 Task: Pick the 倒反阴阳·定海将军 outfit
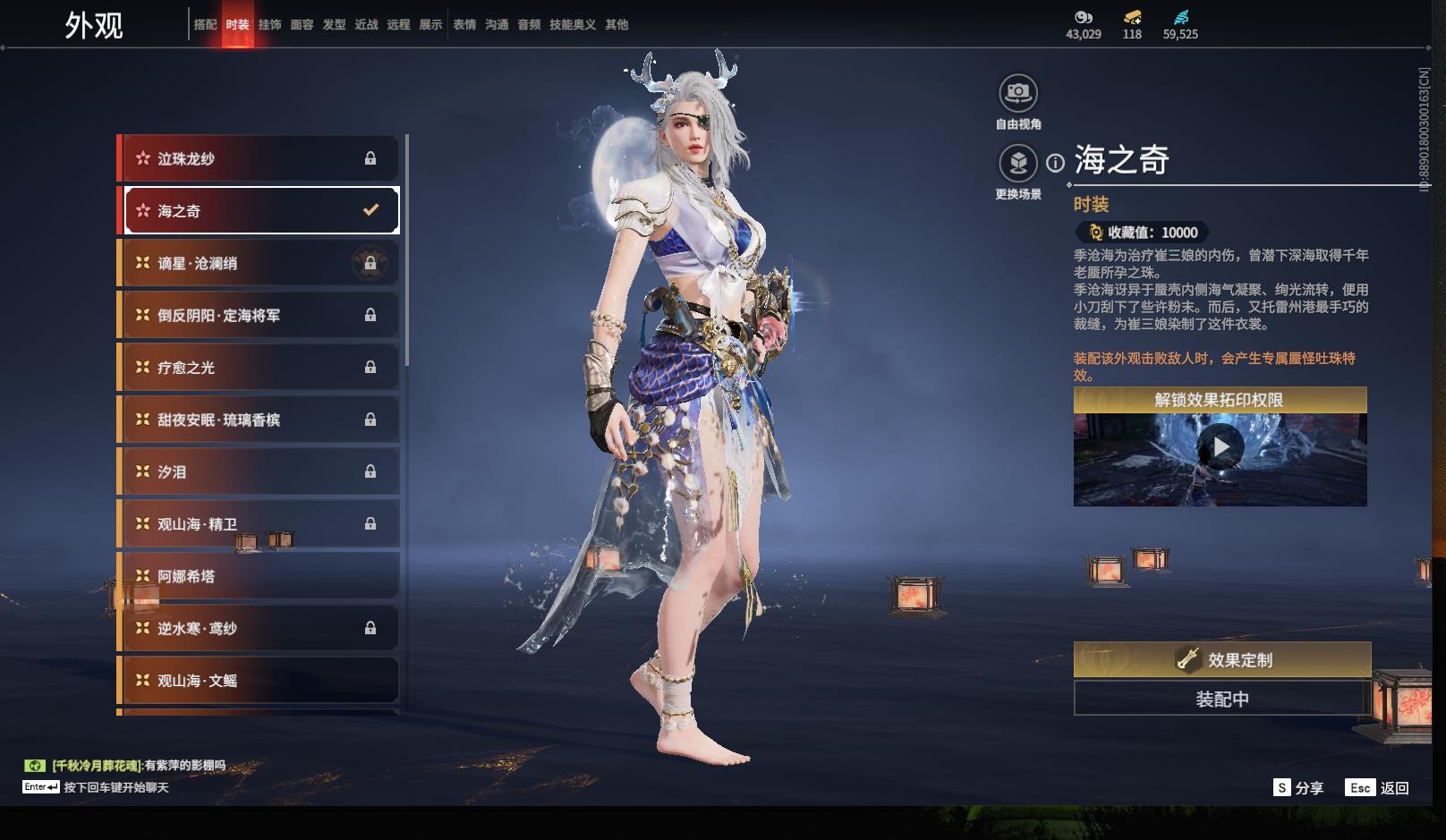coord(259,315)
